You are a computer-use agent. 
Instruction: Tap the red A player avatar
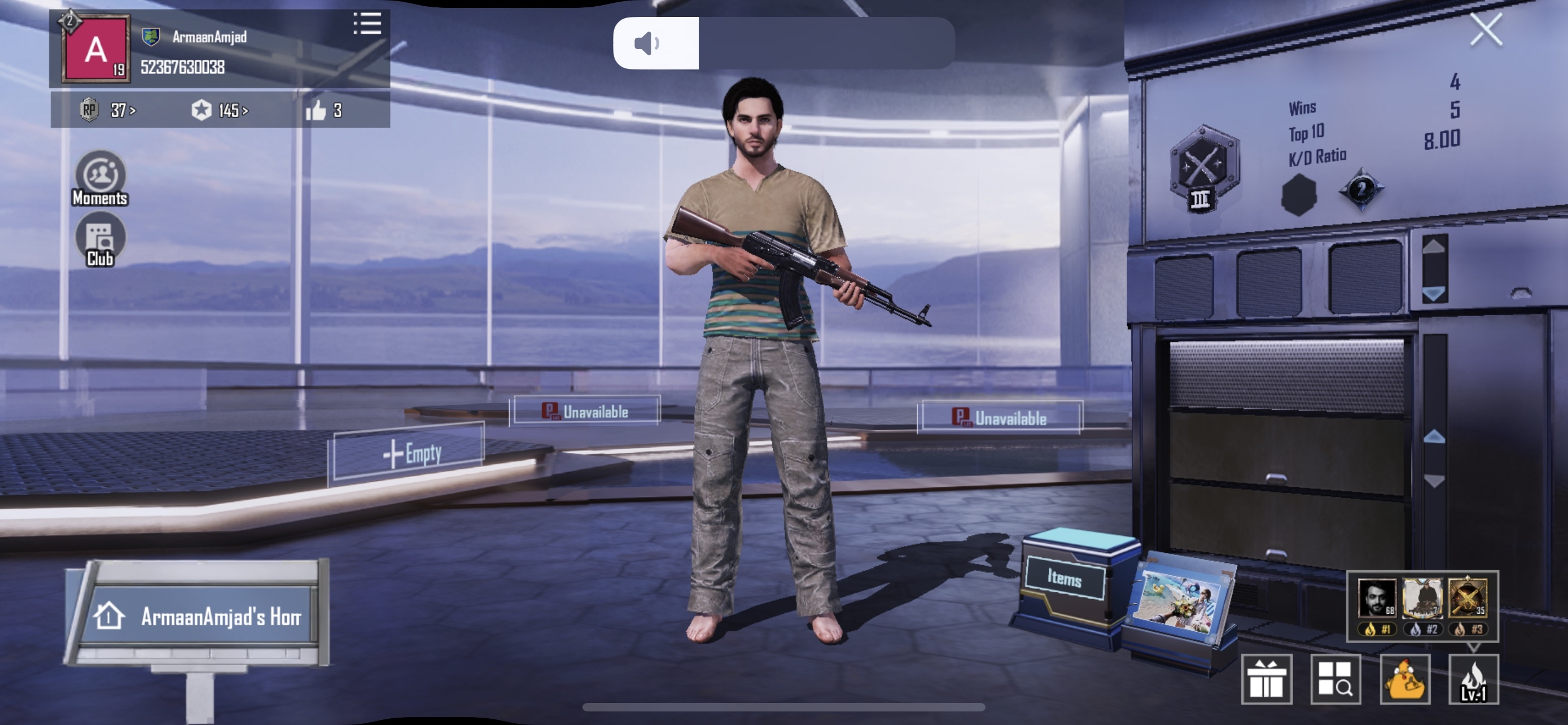(x=96, y=49)
